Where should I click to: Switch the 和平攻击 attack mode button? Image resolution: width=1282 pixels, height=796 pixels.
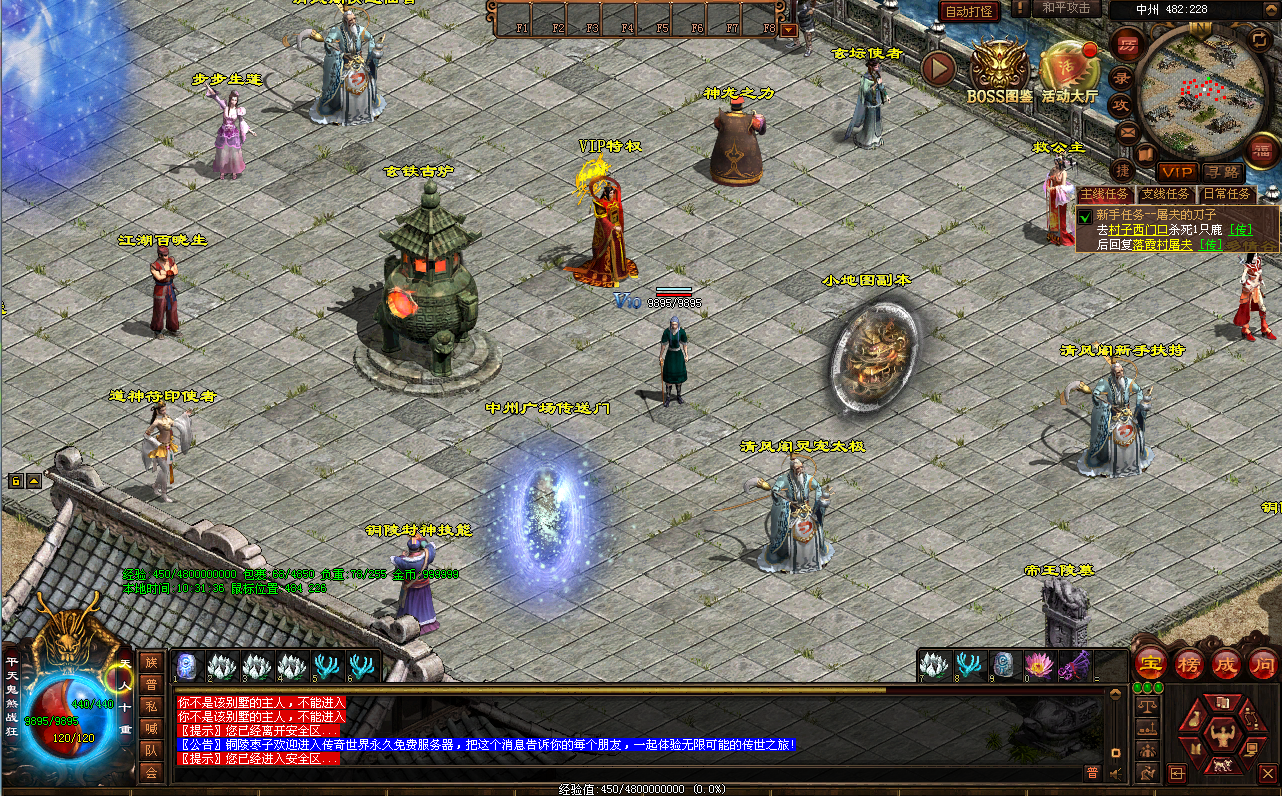pos(1064,8)
